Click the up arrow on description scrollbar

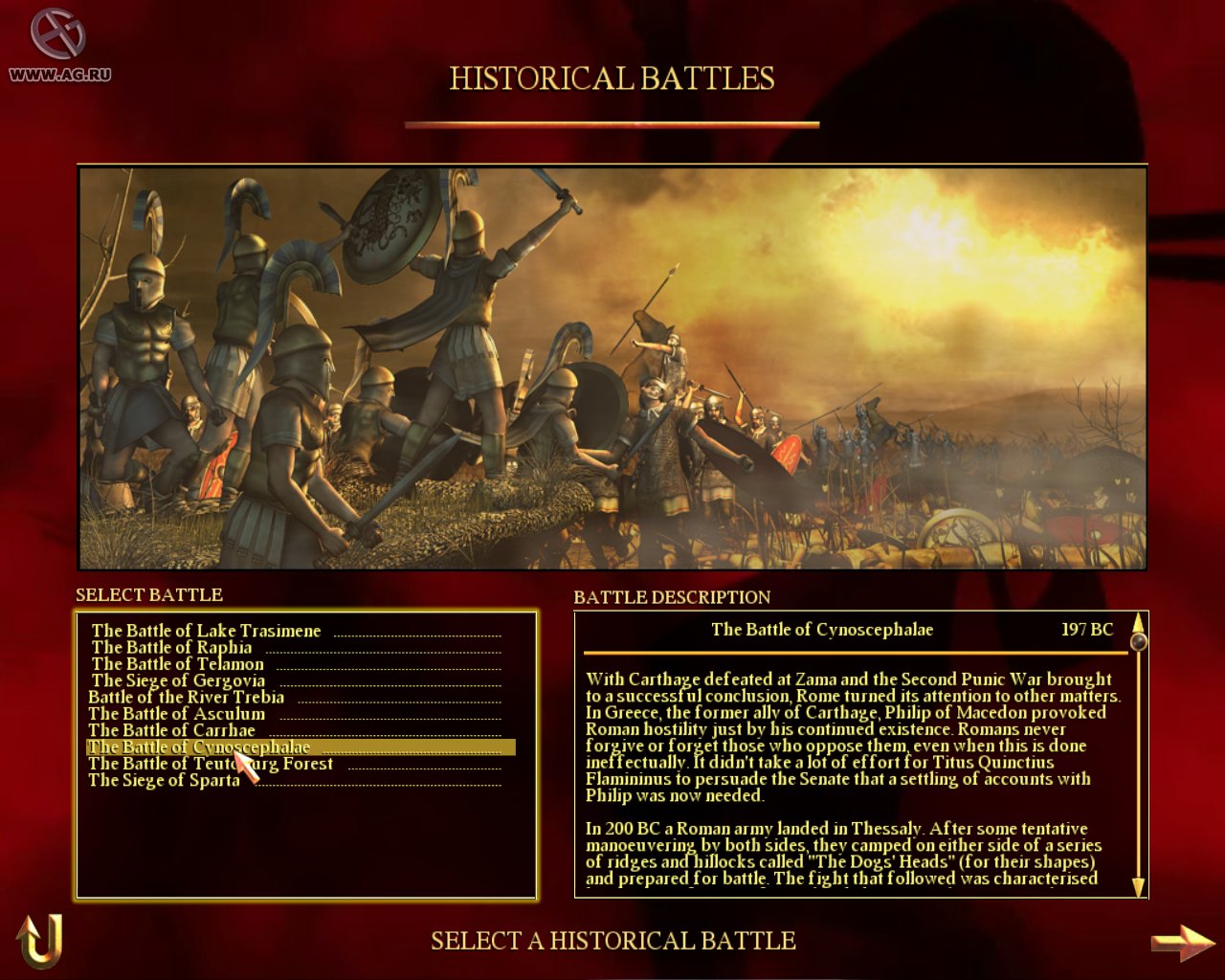coord(1137,622)
